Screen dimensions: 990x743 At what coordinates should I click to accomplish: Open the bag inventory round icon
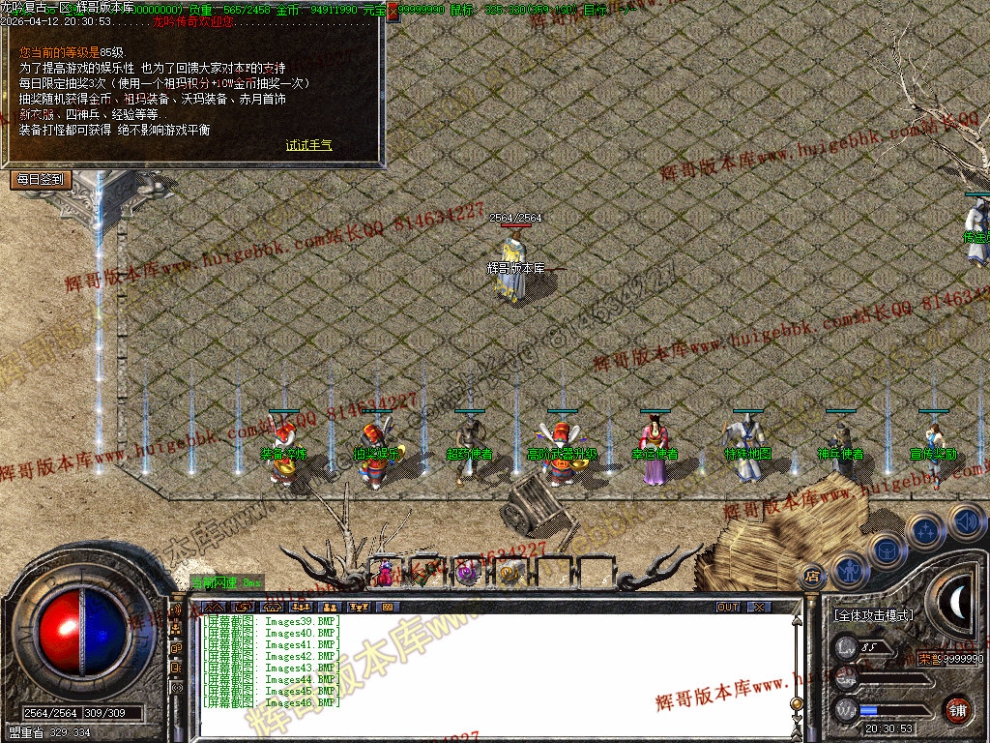(887, 548)
